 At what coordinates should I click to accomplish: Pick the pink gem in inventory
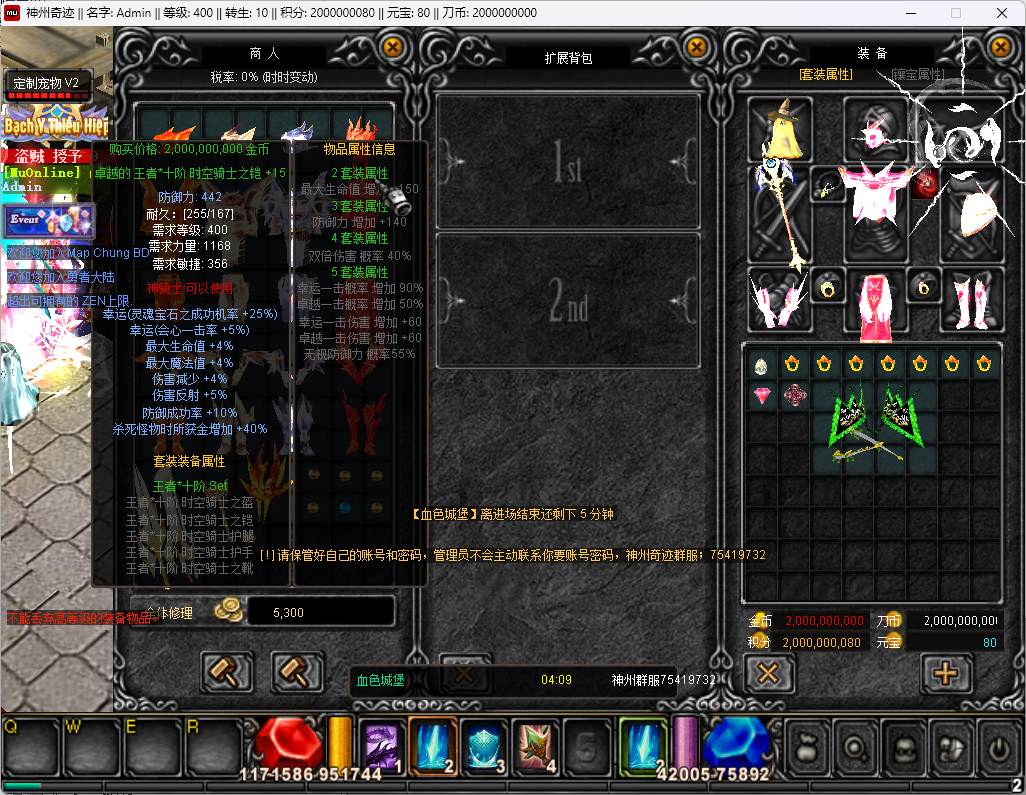point(762,396)
